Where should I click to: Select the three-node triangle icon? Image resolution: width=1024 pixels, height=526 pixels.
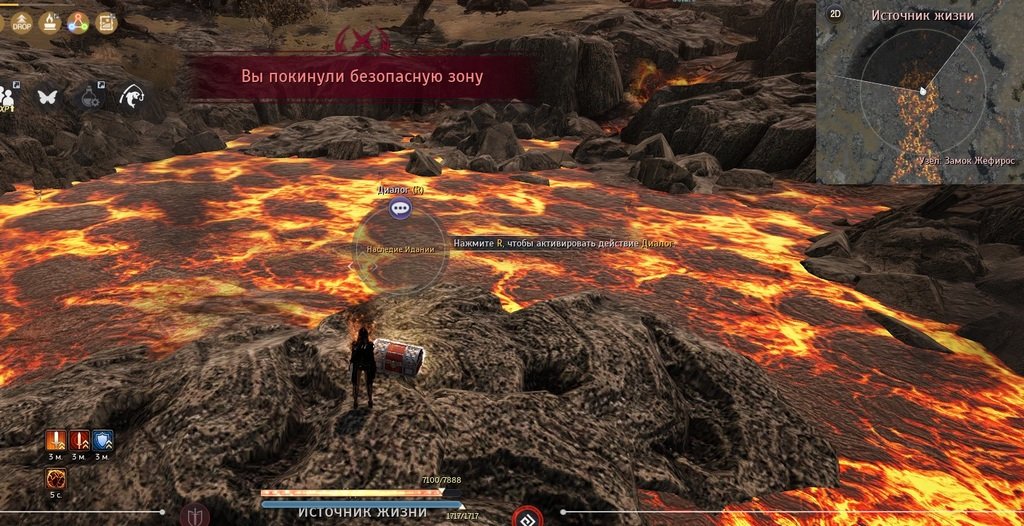tap(78, 21)
